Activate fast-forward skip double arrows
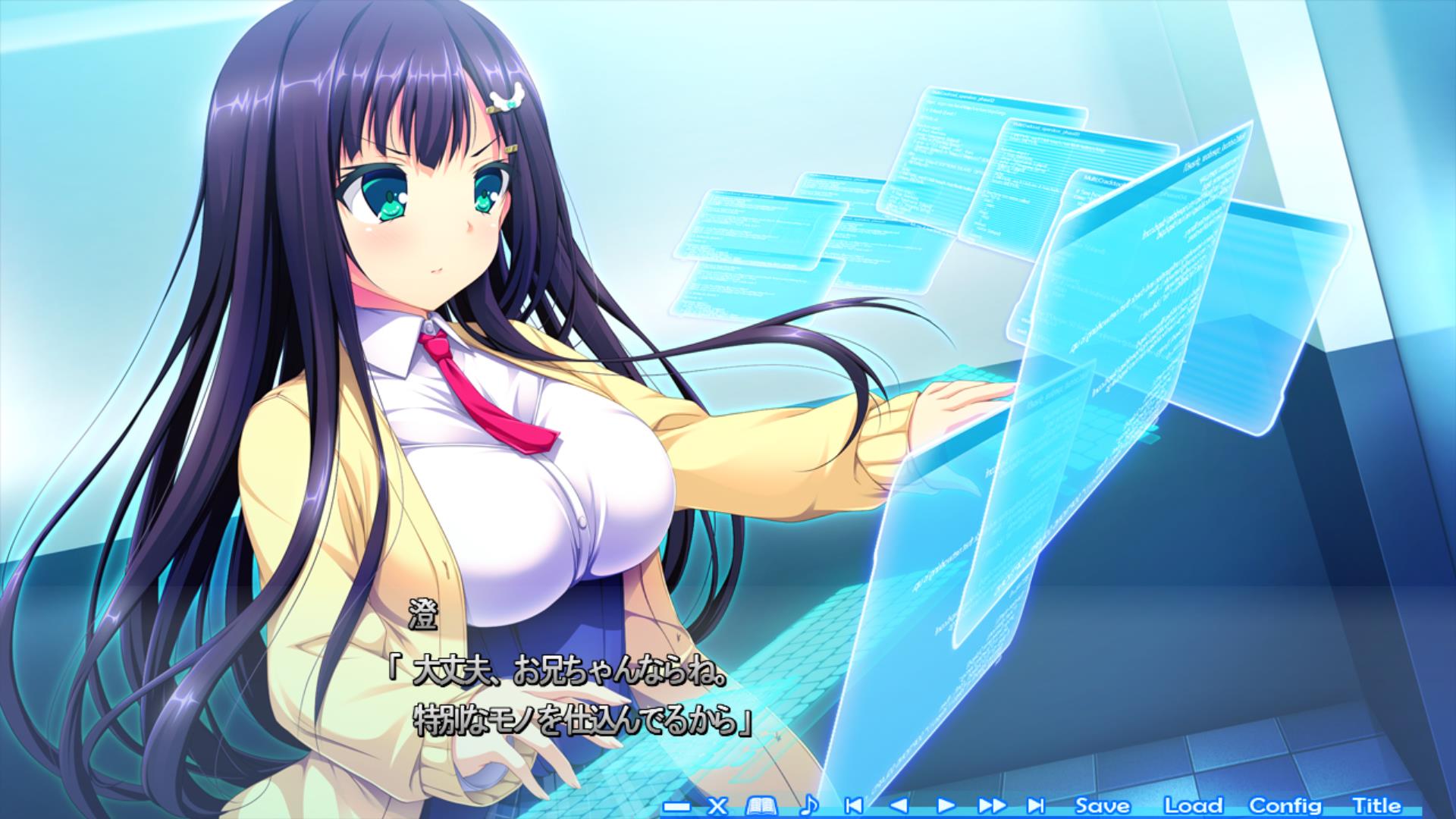Image resolution: width=1456 pixels, height=819 pixels. click(991, 805)
